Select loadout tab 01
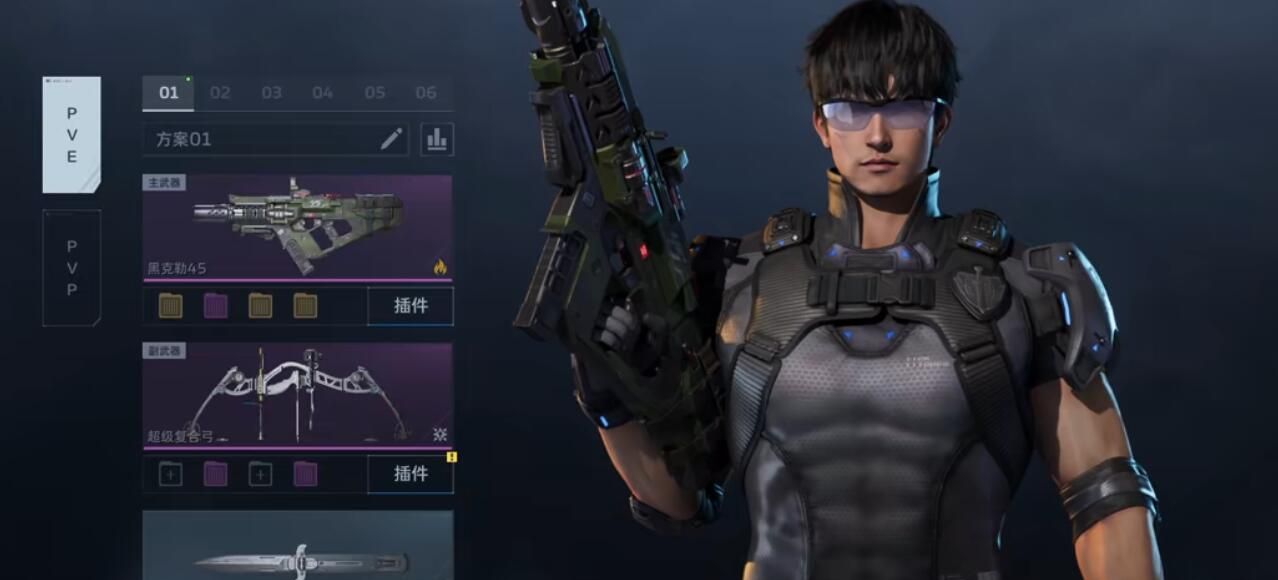 [x=169, y=93]
